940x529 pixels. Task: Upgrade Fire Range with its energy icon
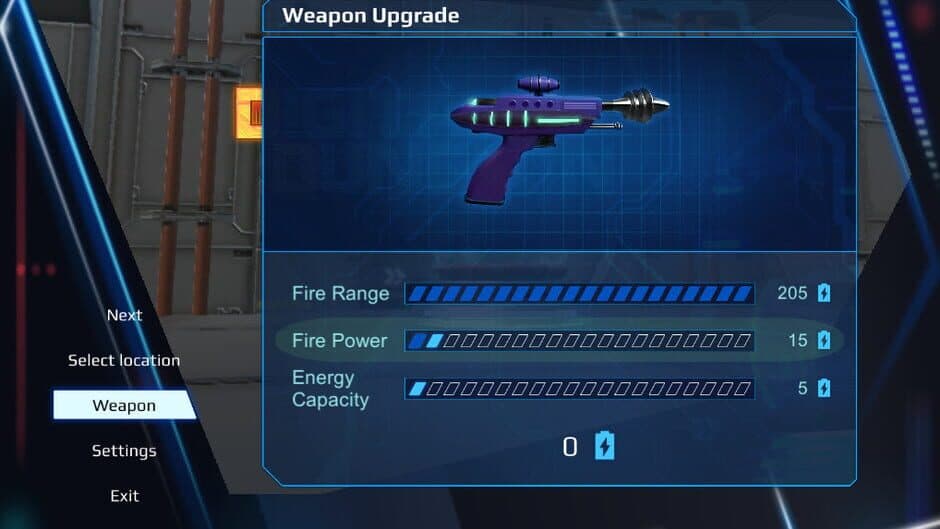click(x=824, y=293)
